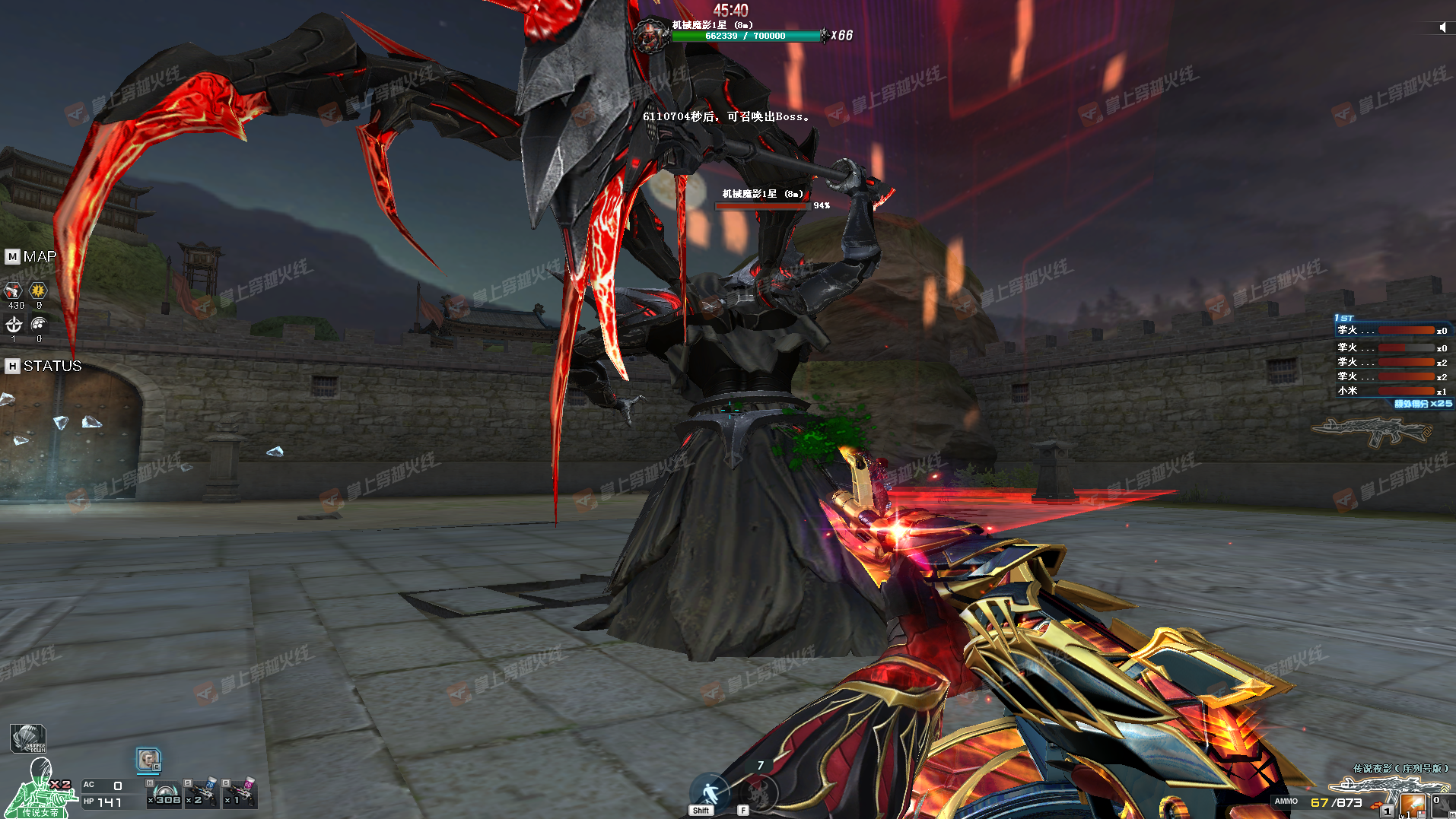Use the winged medal item slot
This screenshot has width=1456, height=819.
[x=165, y=794]
